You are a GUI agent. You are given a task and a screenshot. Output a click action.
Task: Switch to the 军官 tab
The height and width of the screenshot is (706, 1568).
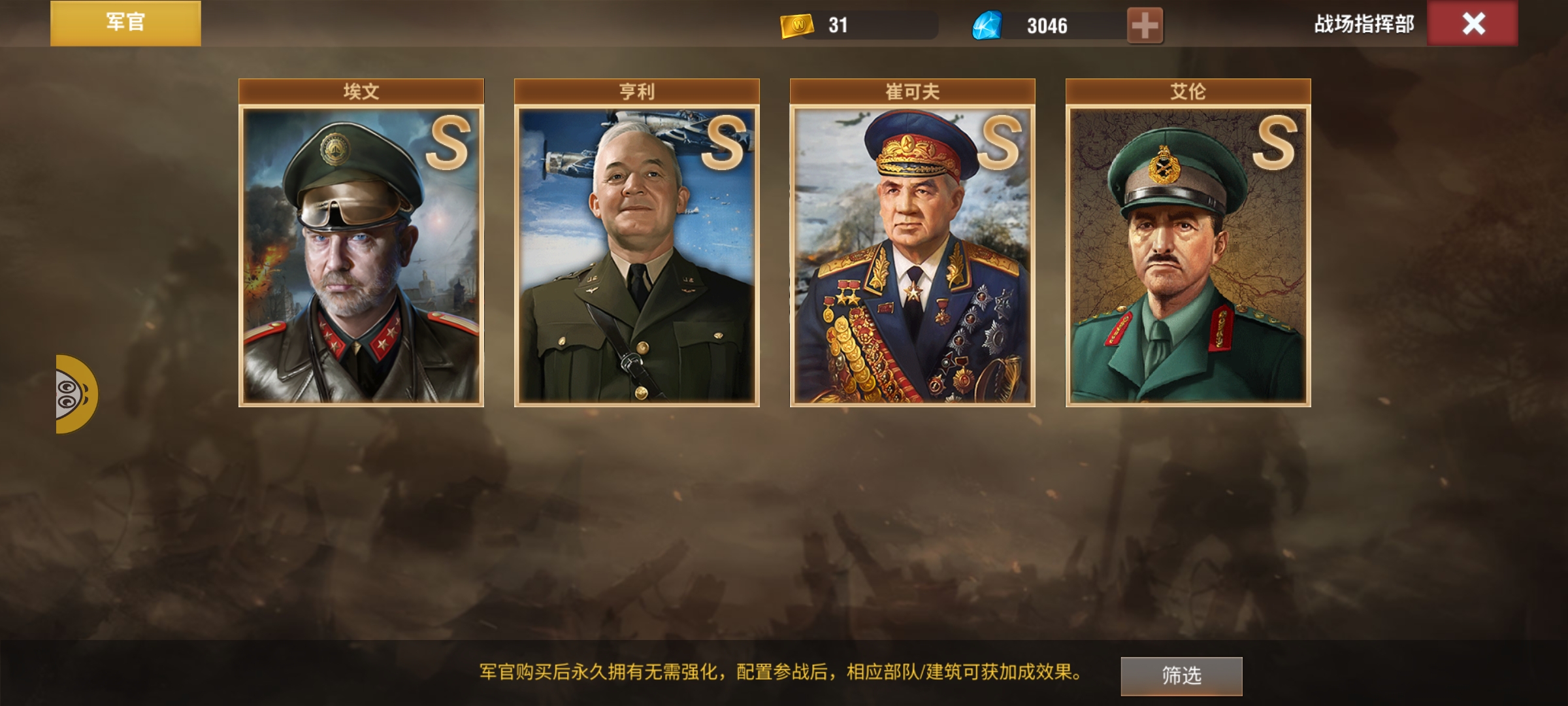[125, 23]
